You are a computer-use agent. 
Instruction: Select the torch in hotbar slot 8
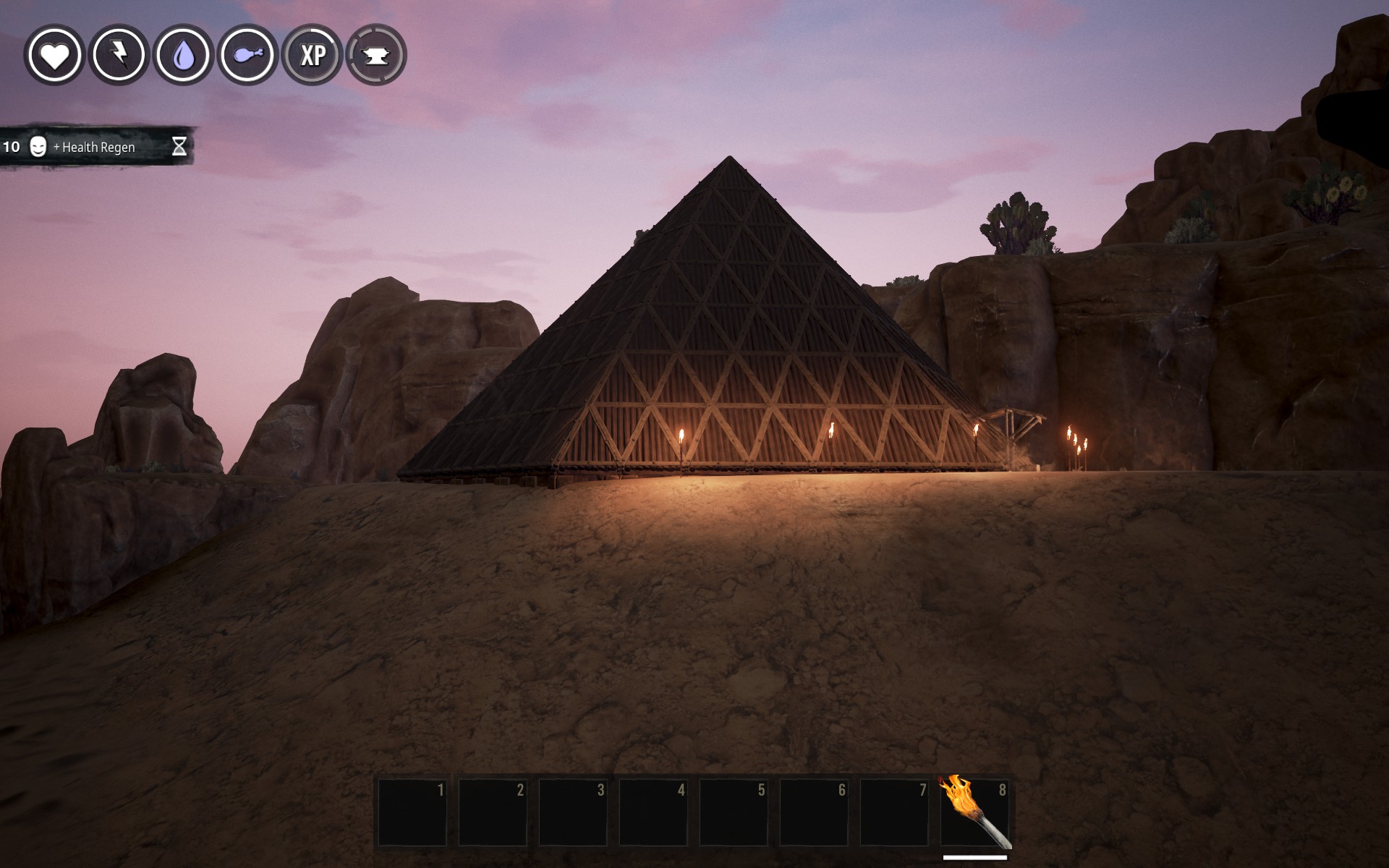pyautogui.click(x=974, y=812)
